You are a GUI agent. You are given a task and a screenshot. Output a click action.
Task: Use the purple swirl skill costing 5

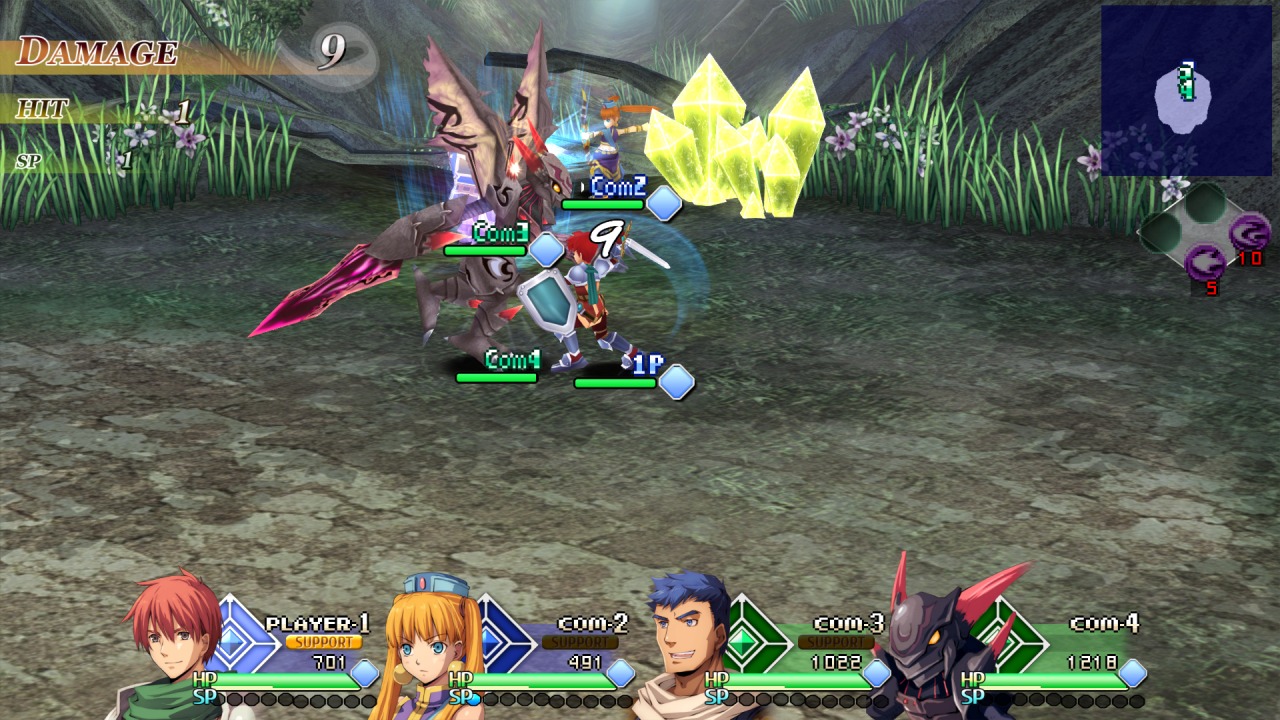point(1206,265)
